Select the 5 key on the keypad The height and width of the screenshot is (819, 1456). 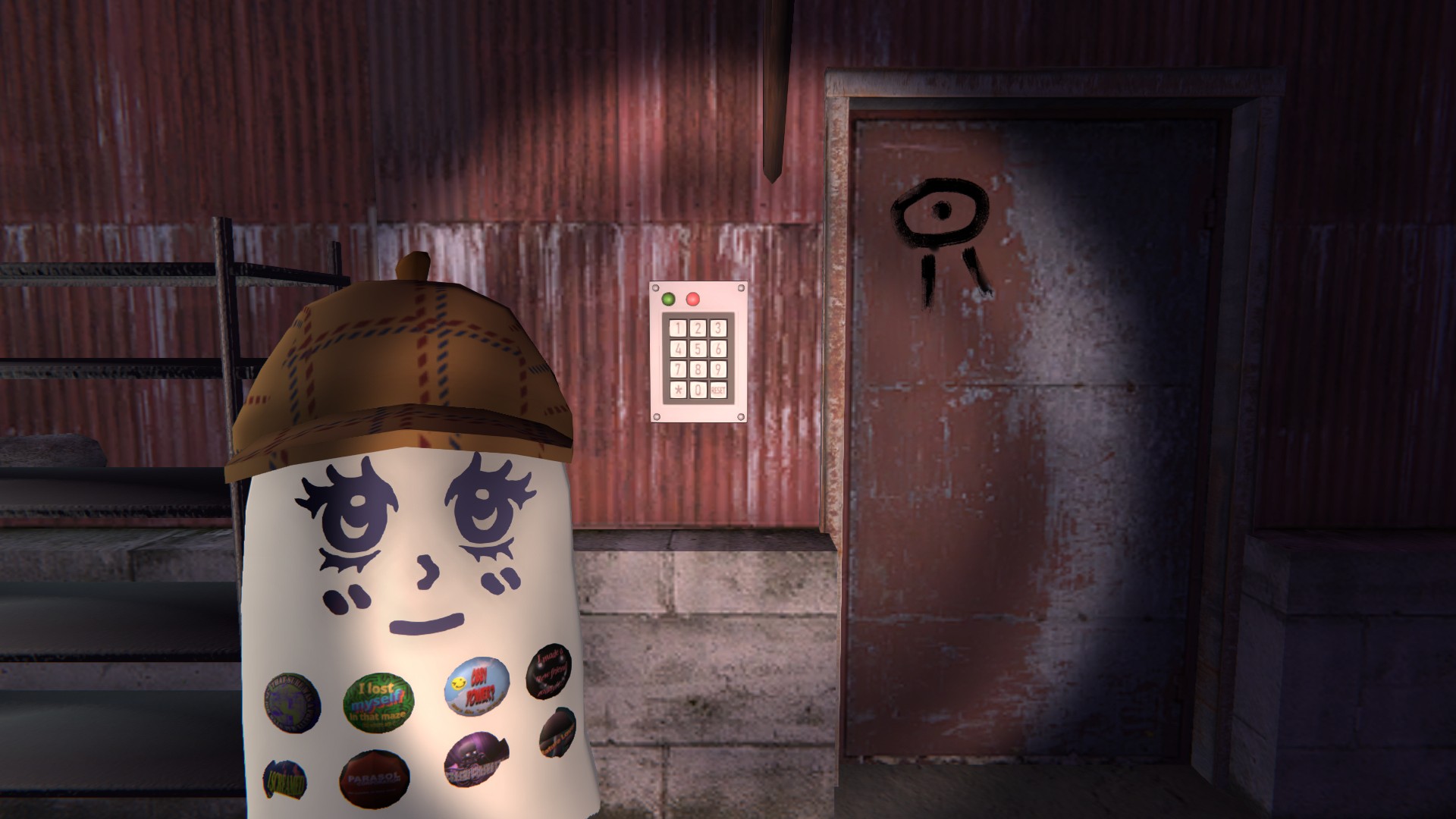tap(698, 349)
